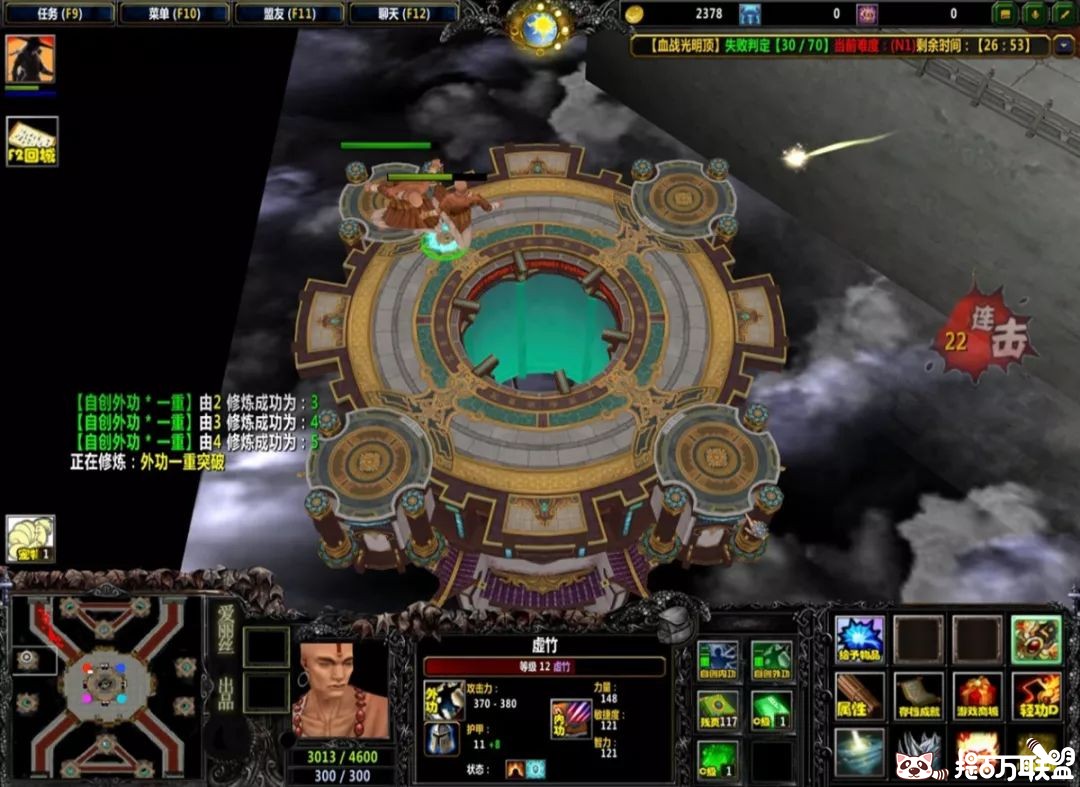Open the 游戏商城 game shop
1080x787 pixels.
click(977, 695)
